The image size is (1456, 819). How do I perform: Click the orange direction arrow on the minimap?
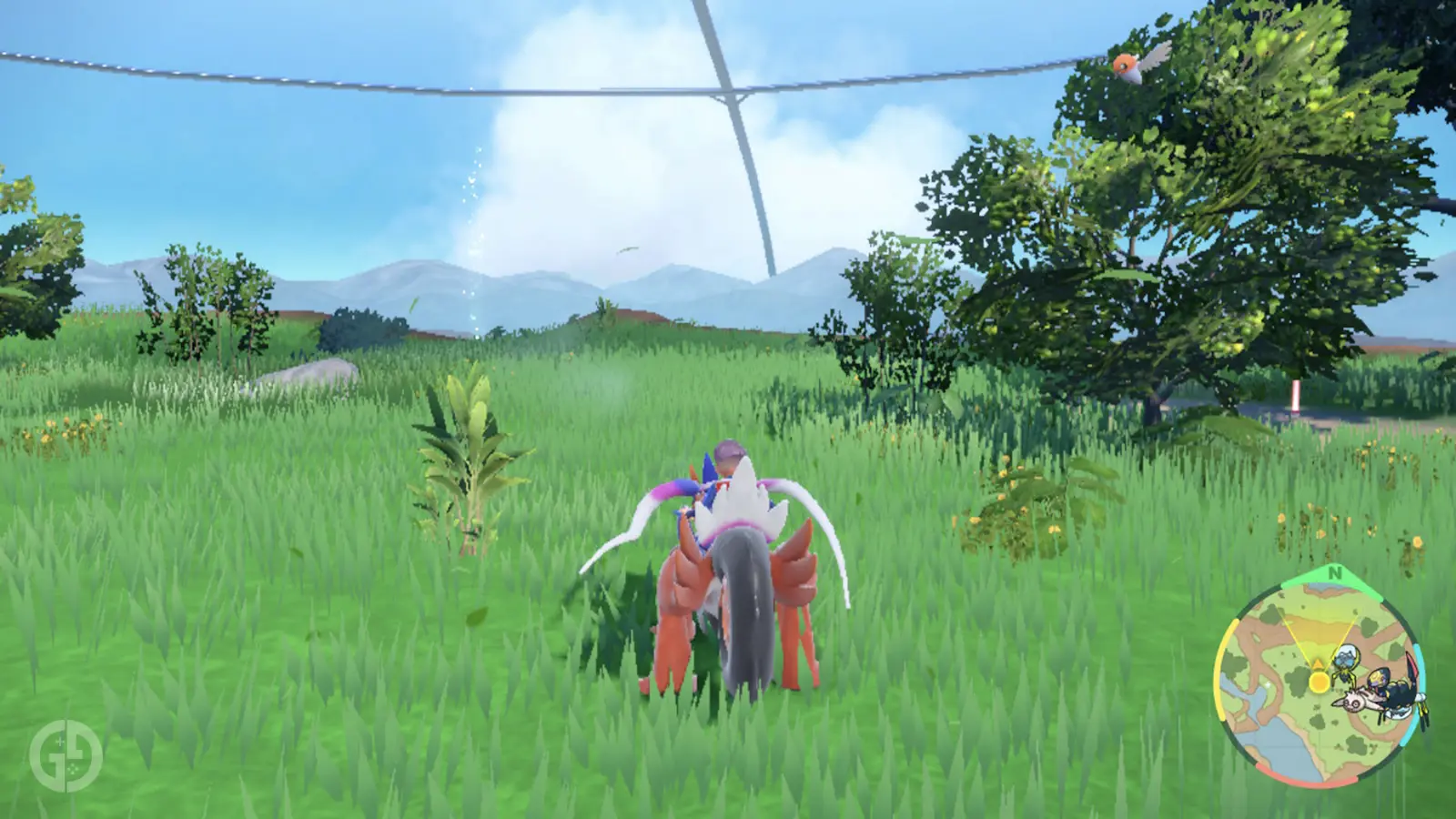pos(1318,664)
